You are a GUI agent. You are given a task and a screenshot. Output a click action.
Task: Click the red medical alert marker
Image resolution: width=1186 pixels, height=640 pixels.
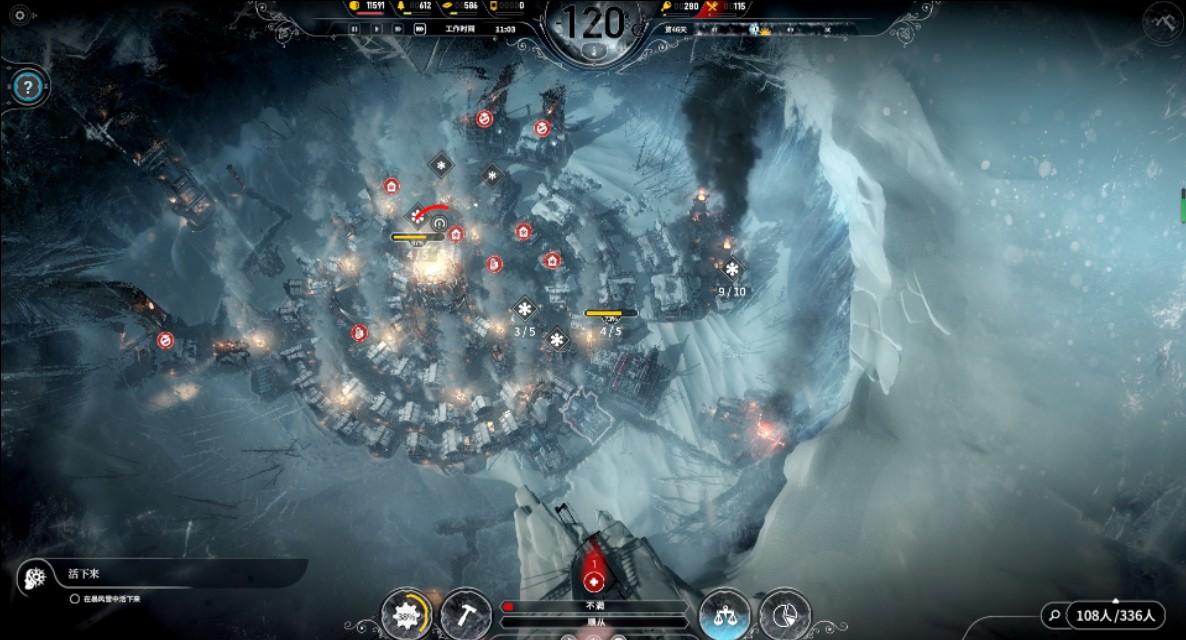[594, 579]
